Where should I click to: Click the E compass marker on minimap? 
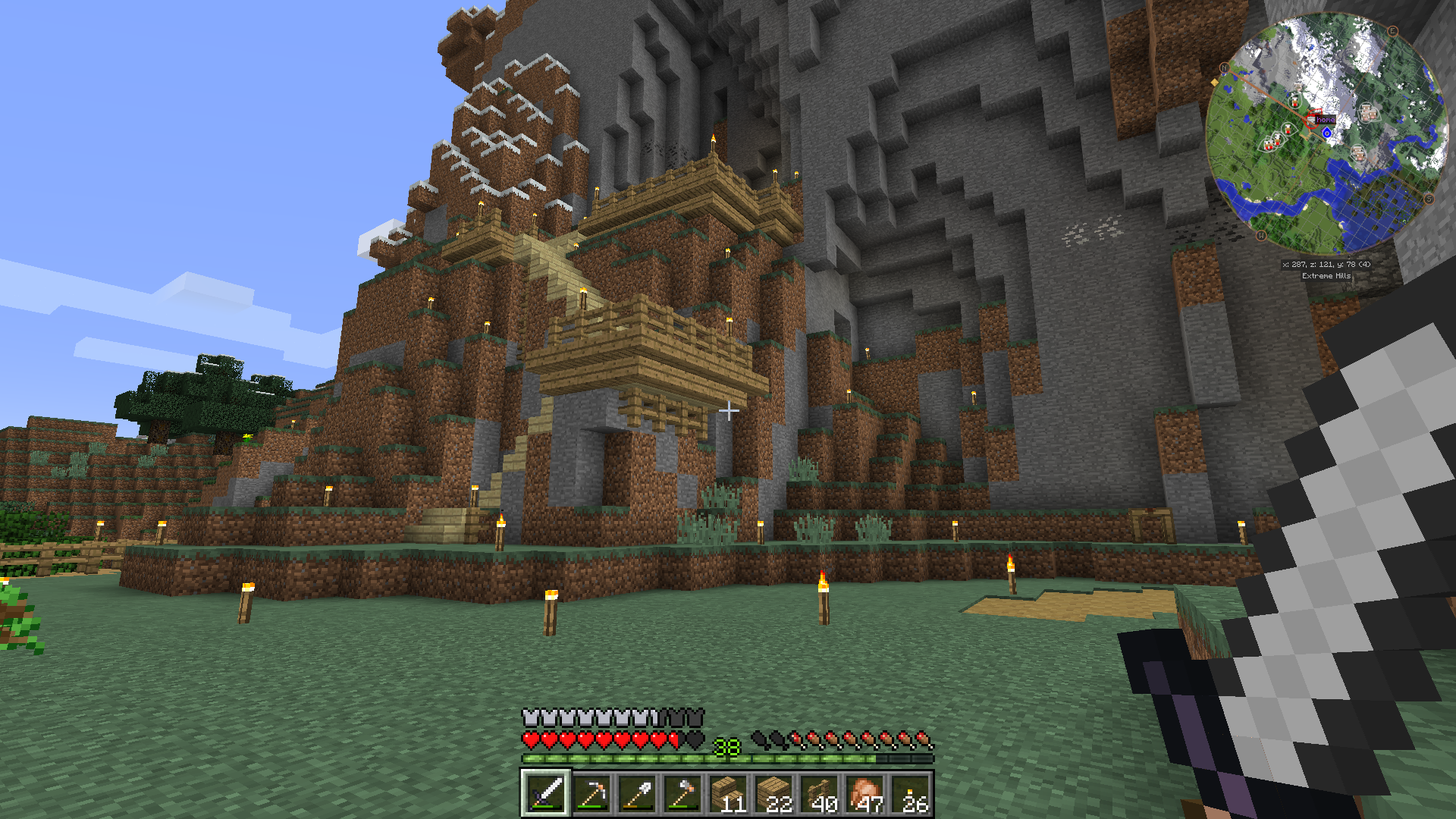pyautogui.click(x=1392, y=31)
